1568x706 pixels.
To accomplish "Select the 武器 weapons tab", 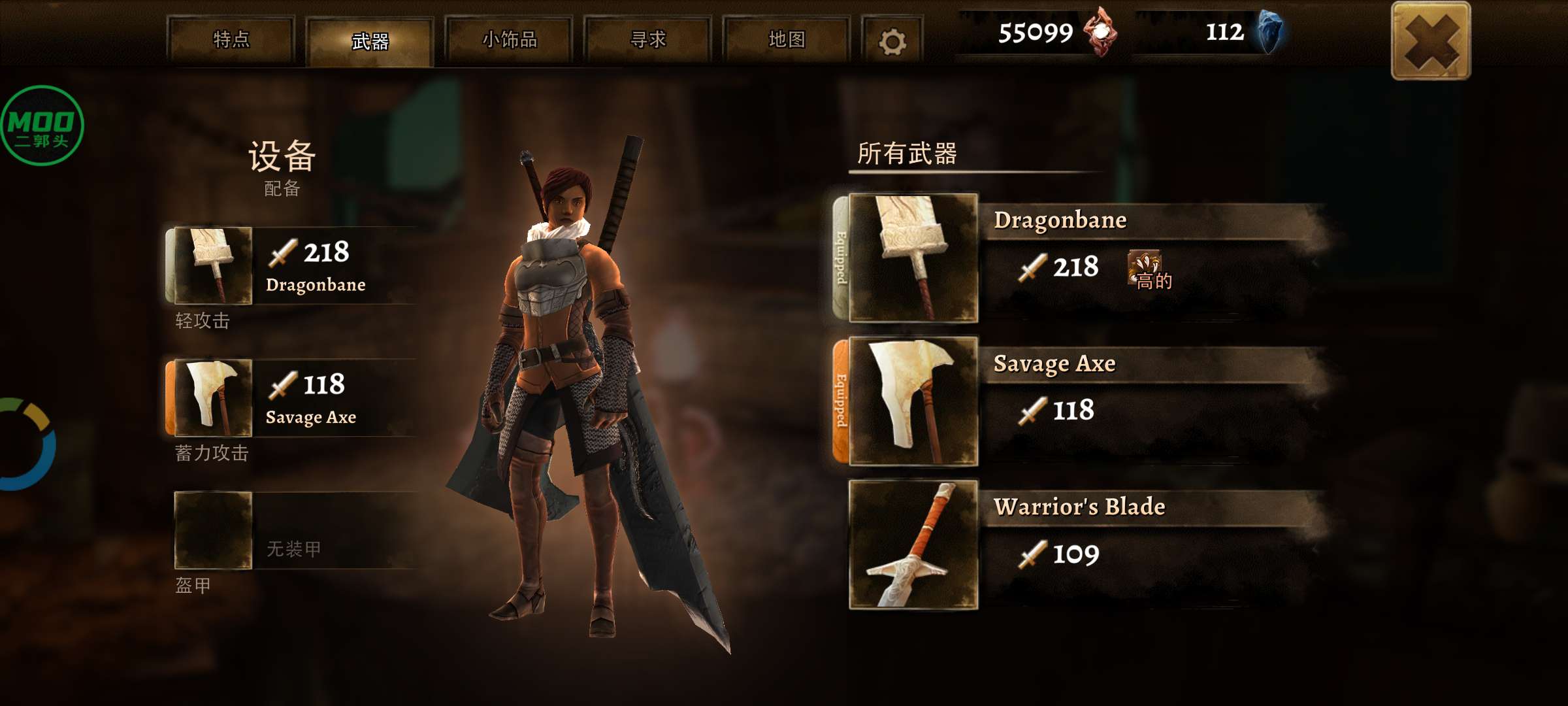I will [x=370, y=41].
